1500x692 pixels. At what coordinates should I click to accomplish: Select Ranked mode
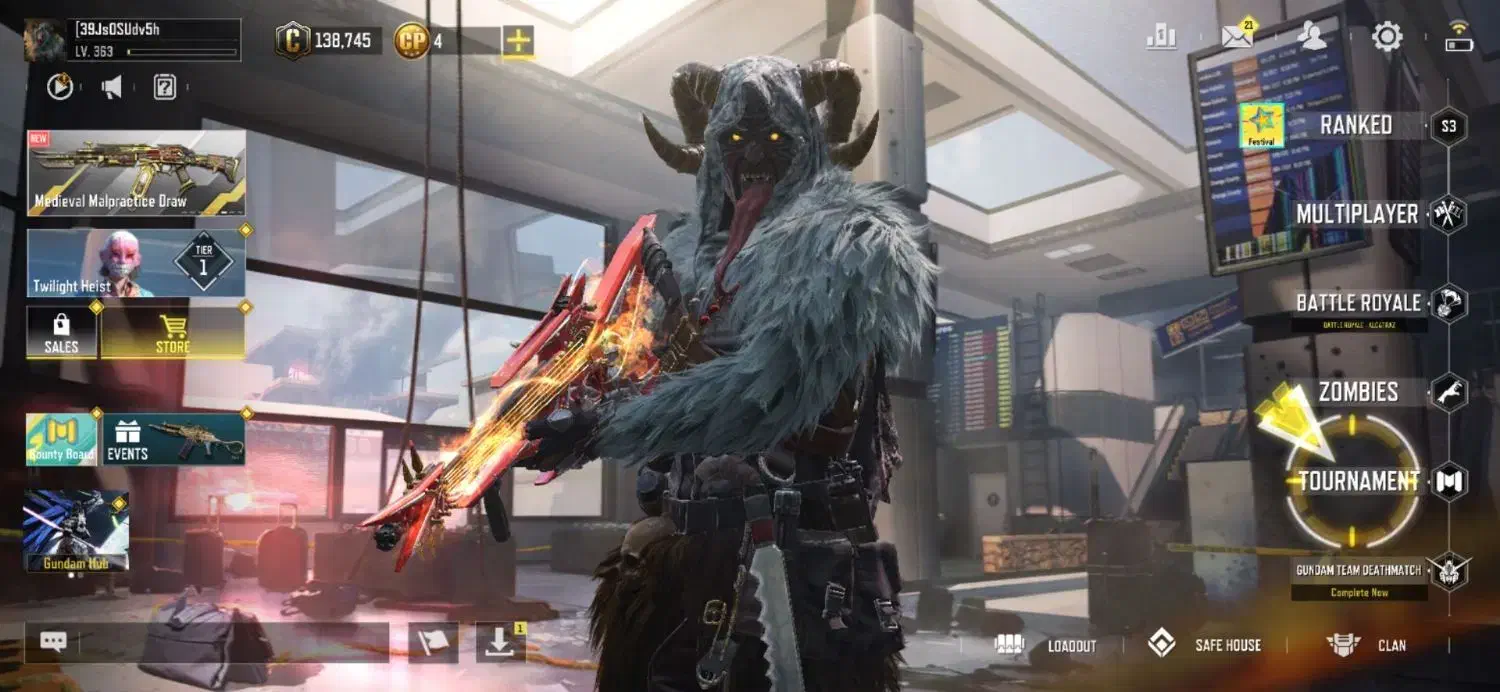(x=1355, y=126)
